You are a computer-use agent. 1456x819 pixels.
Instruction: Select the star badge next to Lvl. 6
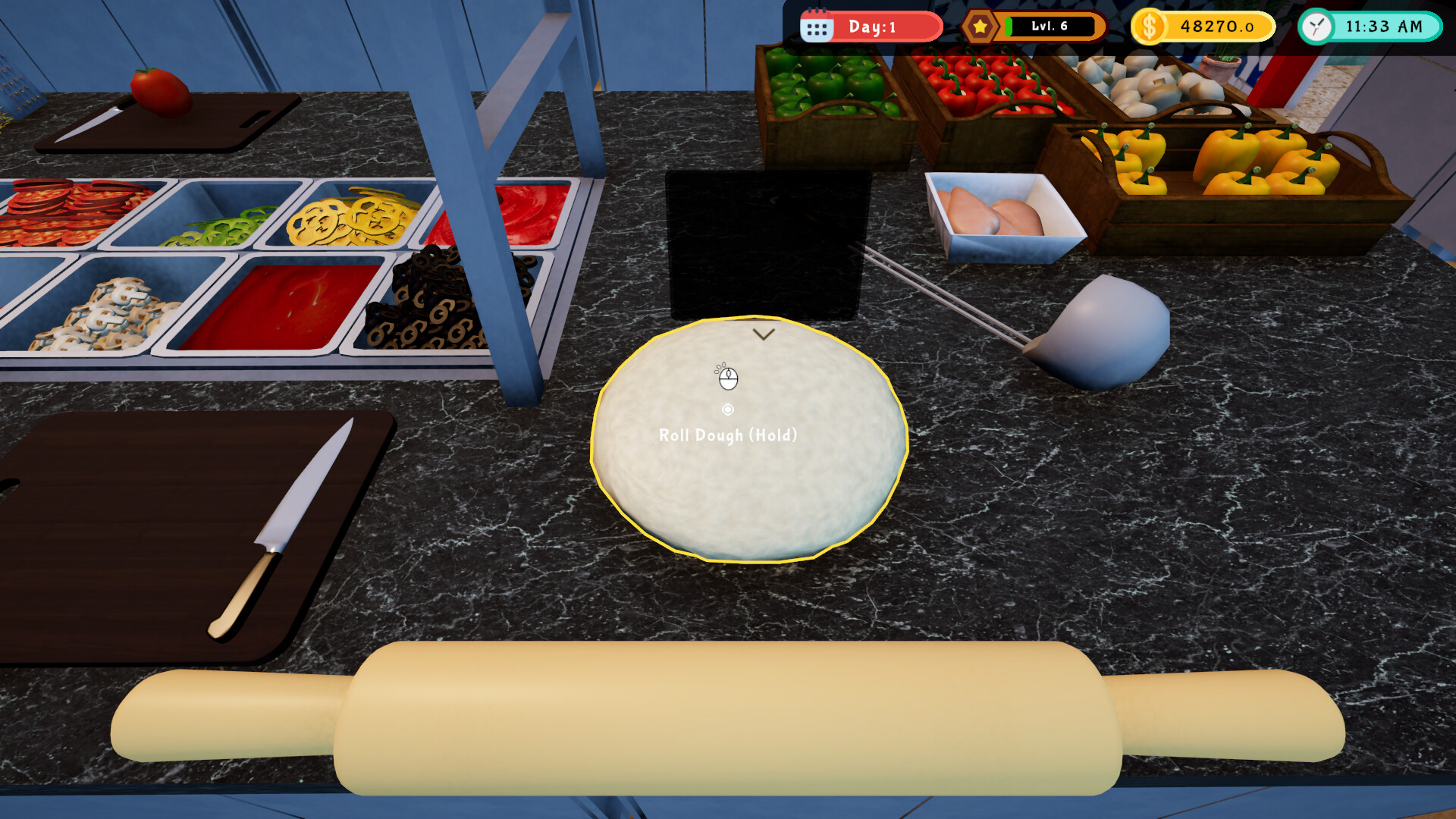[980, 26]
